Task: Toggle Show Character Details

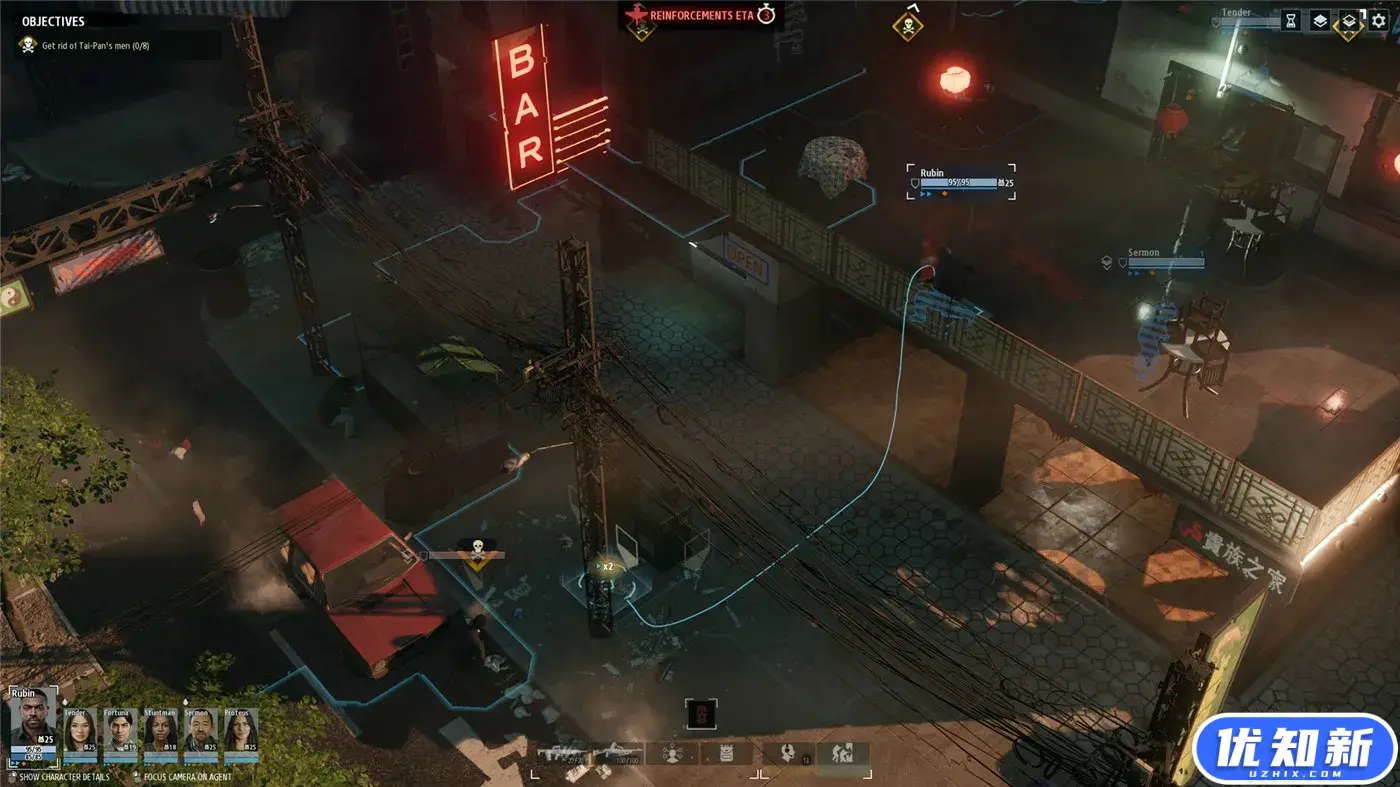Action: click(62, 776)
